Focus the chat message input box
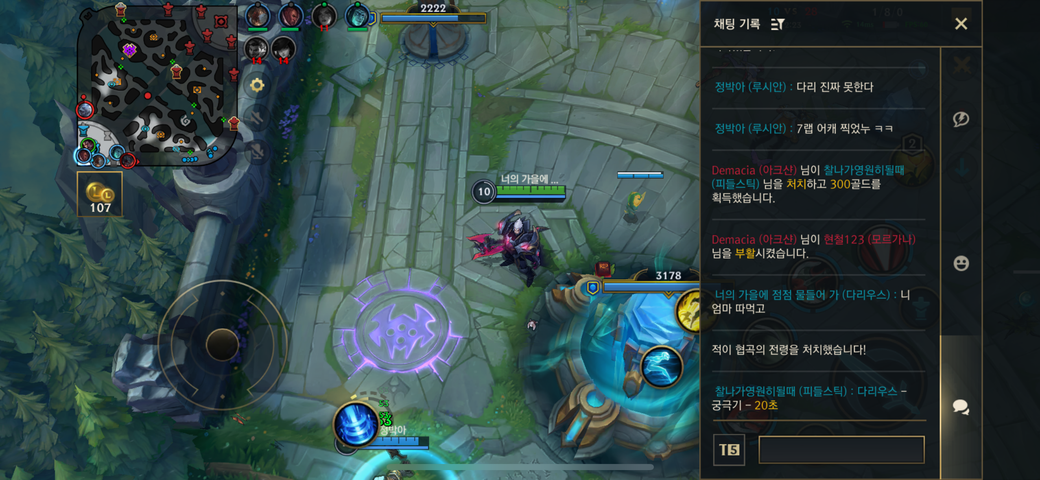 (x=841, y=450)
